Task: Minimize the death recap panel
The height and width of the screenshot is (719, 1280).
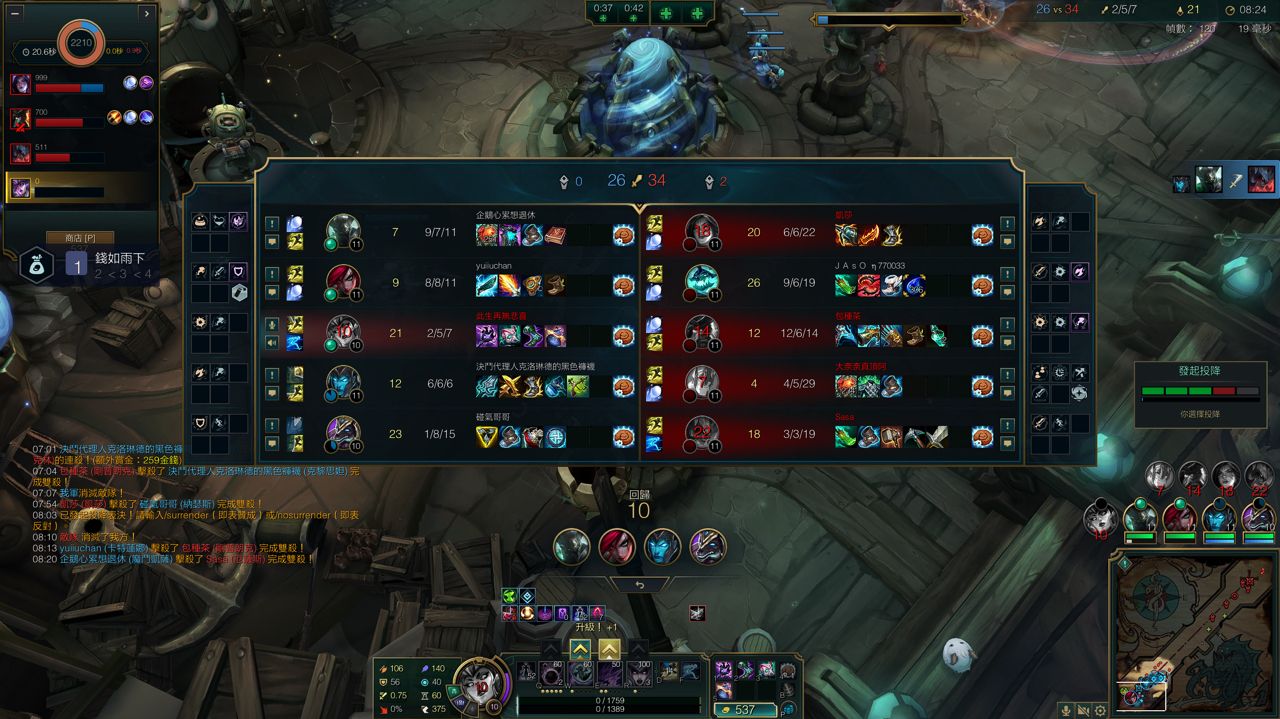Action: pos(13,14)
